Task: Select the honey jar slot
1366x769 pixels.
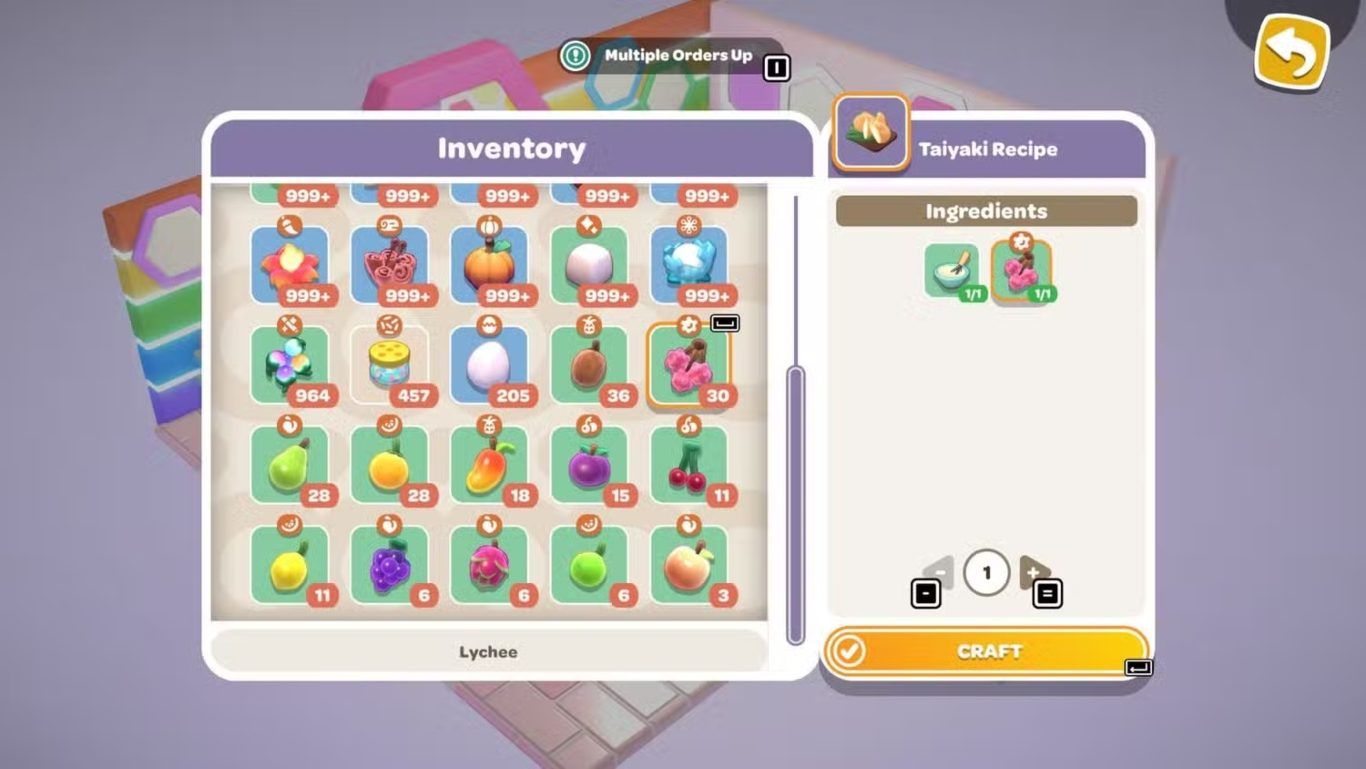Action: [x=389, y=366]
